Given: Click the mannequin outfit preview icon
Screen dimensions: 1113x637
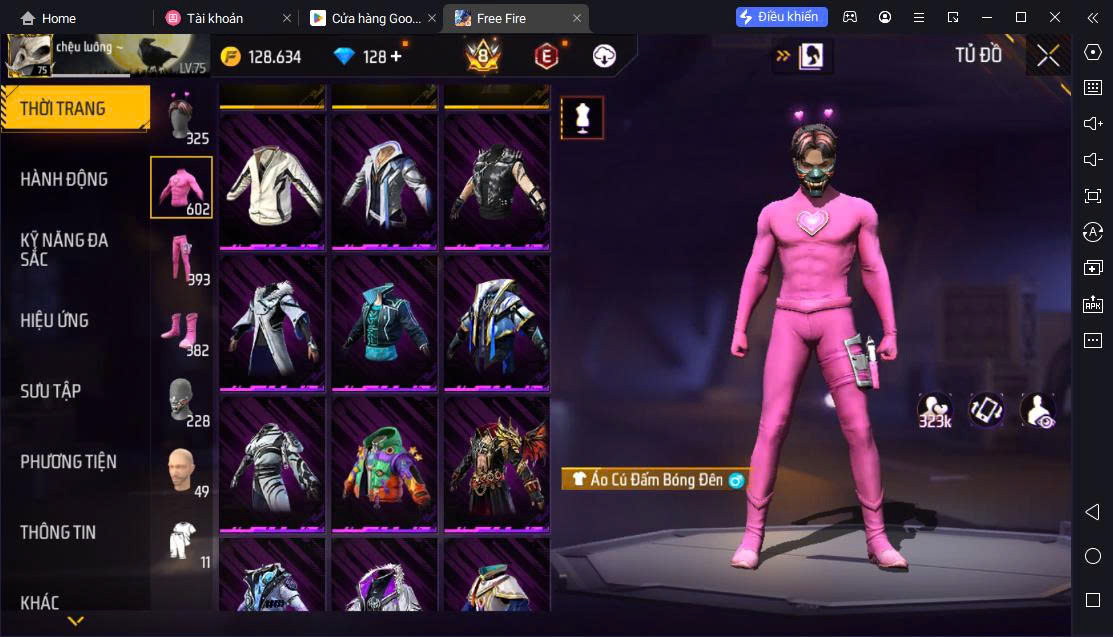Looking at the screenshot, I should pyautogui.click(x=582, y=117).
